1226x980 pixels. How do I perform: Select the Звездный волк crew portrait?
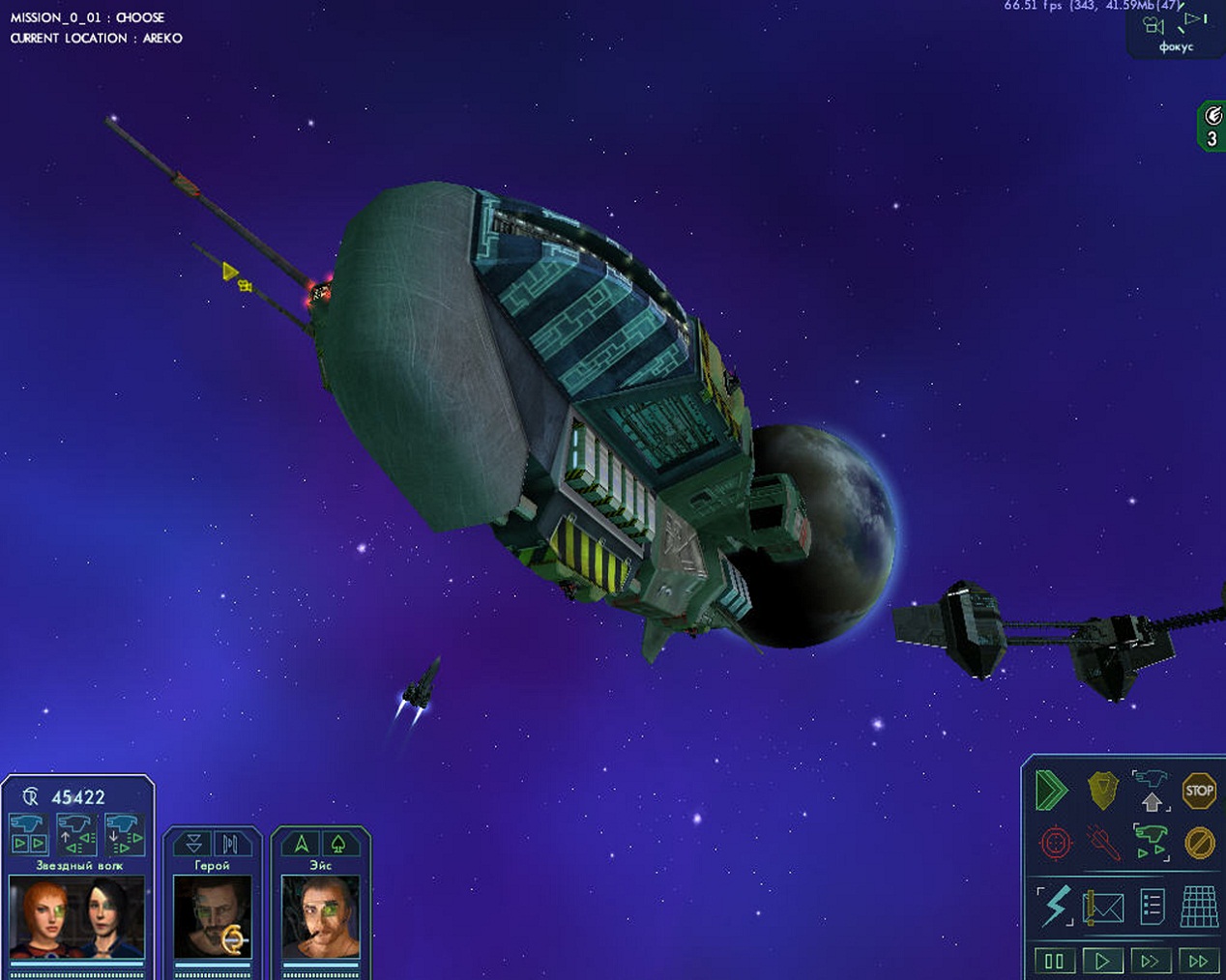[77, 916]
